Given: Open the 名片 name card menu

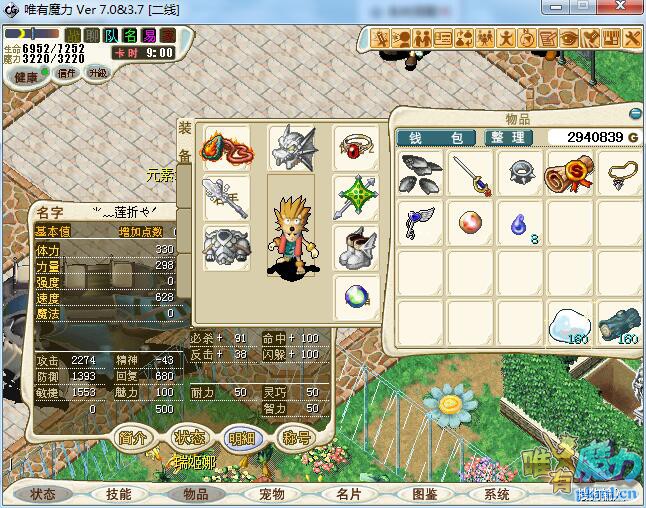Looking at the screenshot, I should [348, 494].
